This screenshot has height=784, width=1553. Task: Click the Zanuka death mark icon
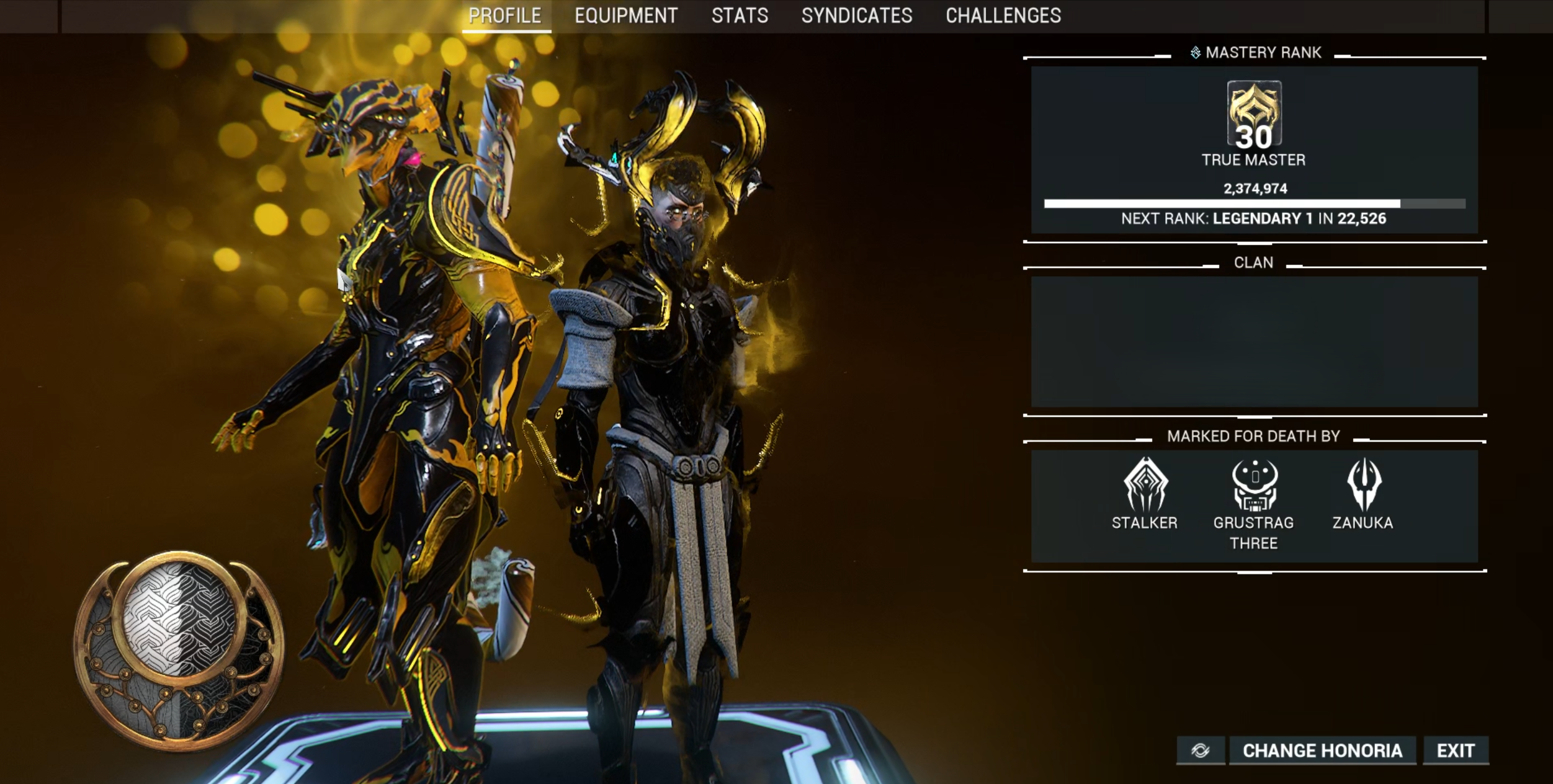point(1363,484)
